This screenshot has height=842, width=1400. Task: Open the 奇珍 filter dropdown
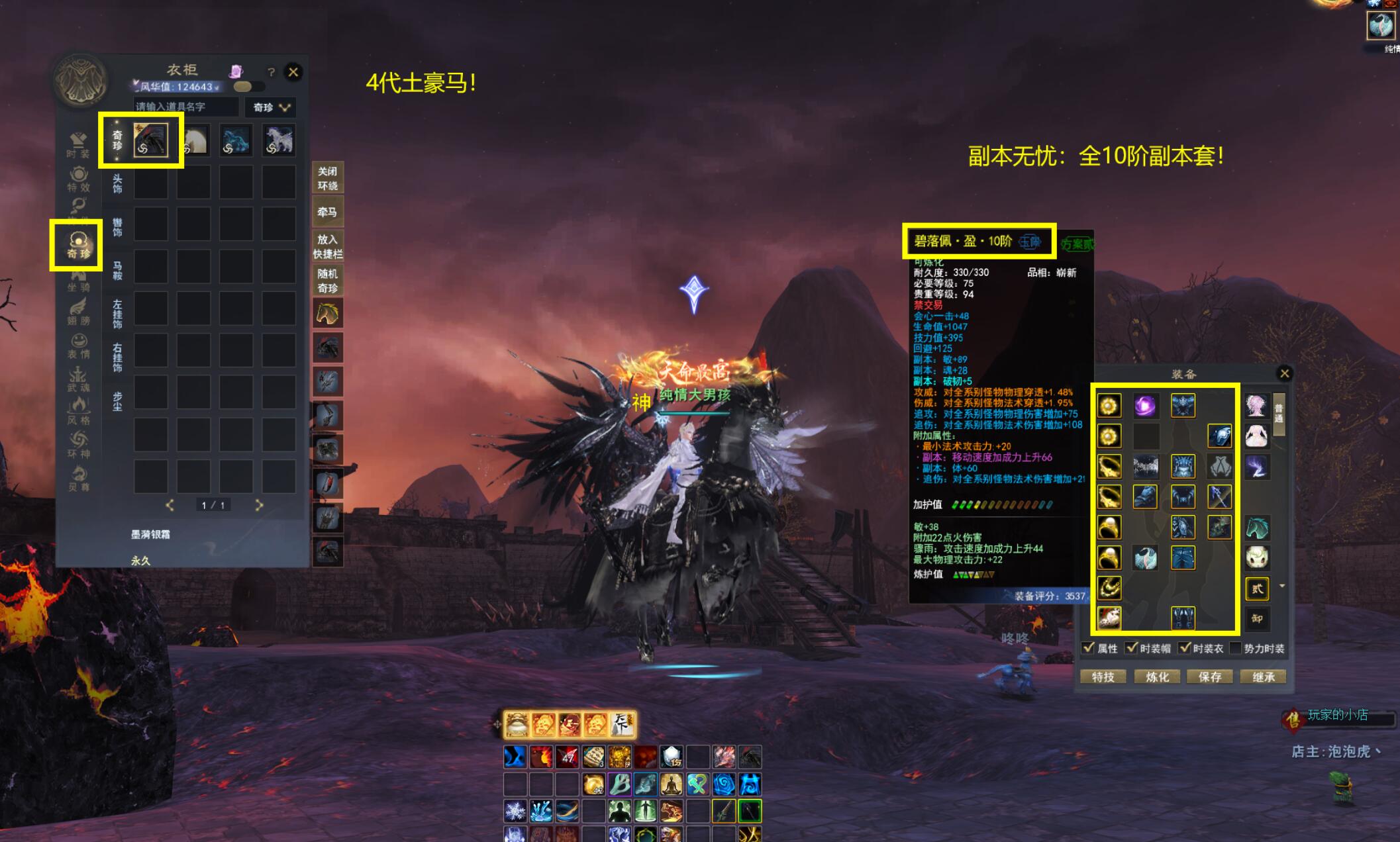point(271,107)
